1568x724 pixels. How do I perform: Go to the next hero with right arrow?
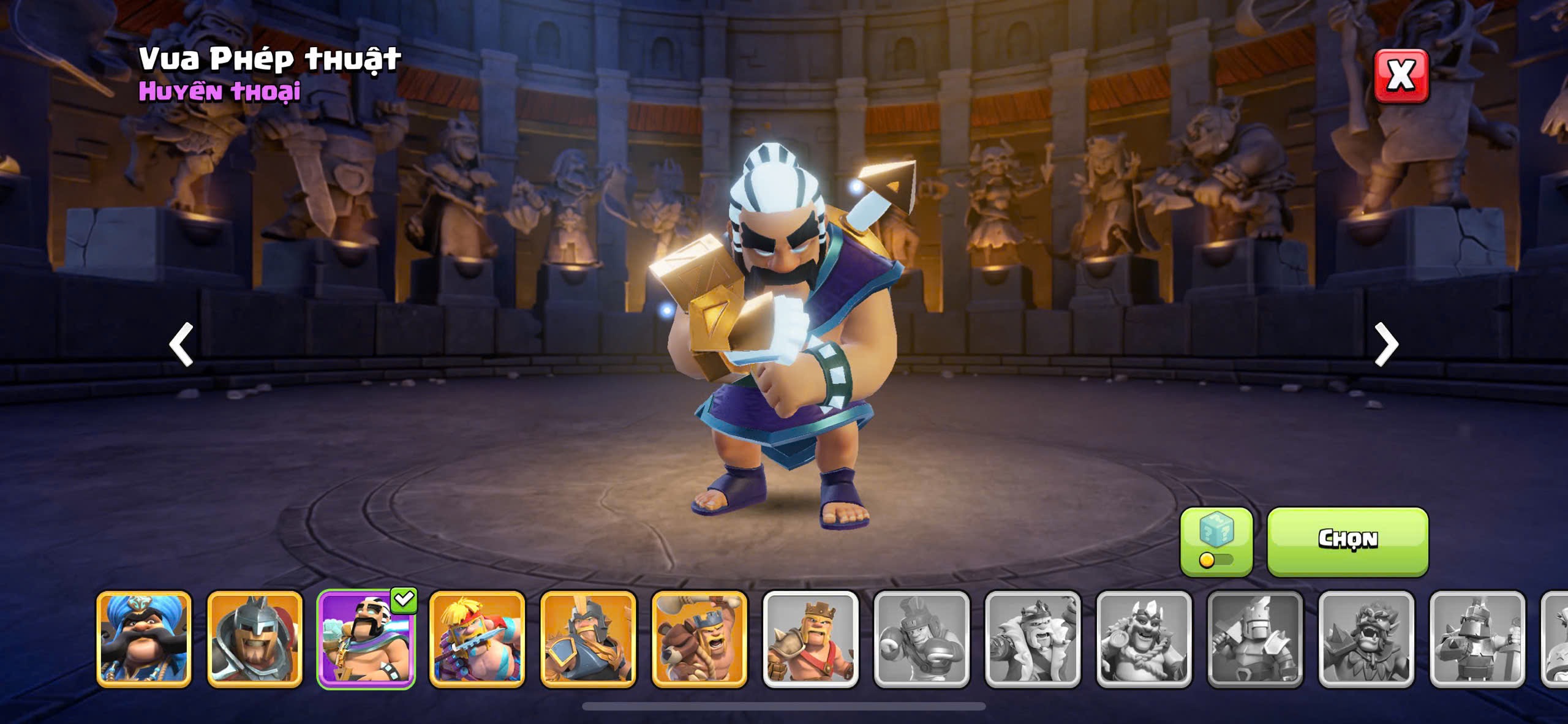[1386, 344]
